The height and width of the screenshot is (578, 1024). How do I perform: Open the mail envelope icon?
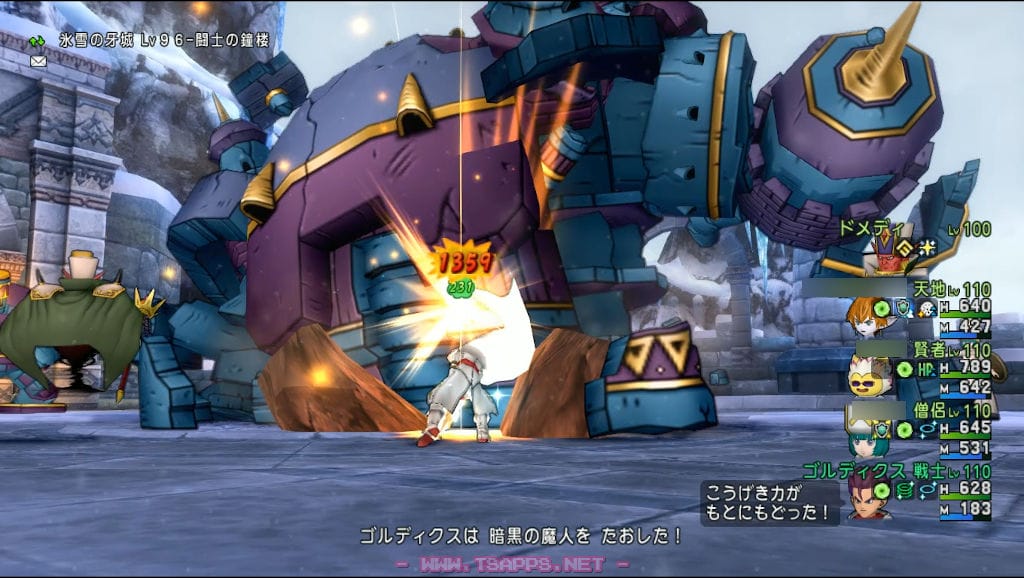coord(38,61)
